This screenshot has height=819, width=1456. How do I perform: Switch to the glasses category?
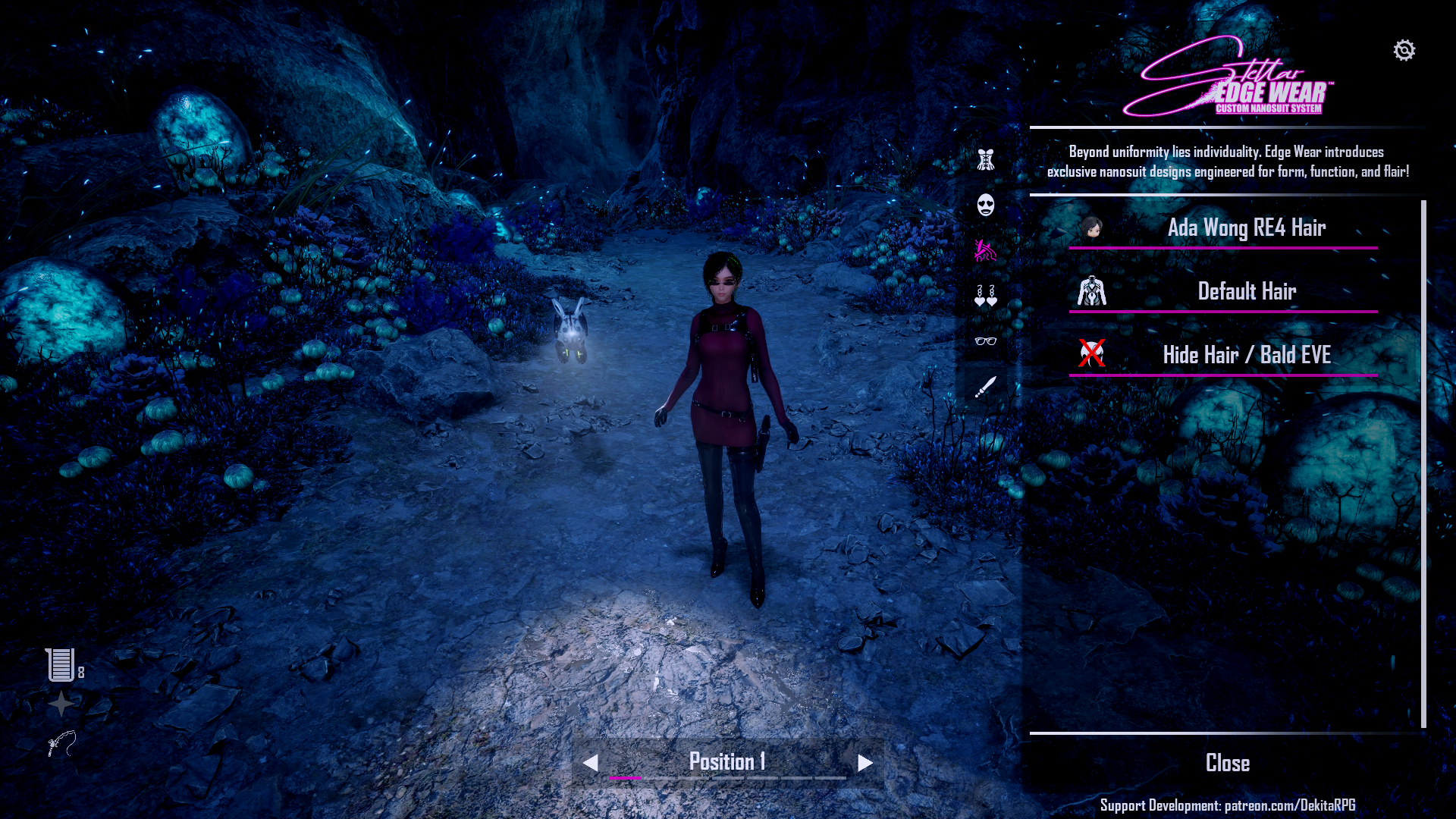[x=985, y=341]
